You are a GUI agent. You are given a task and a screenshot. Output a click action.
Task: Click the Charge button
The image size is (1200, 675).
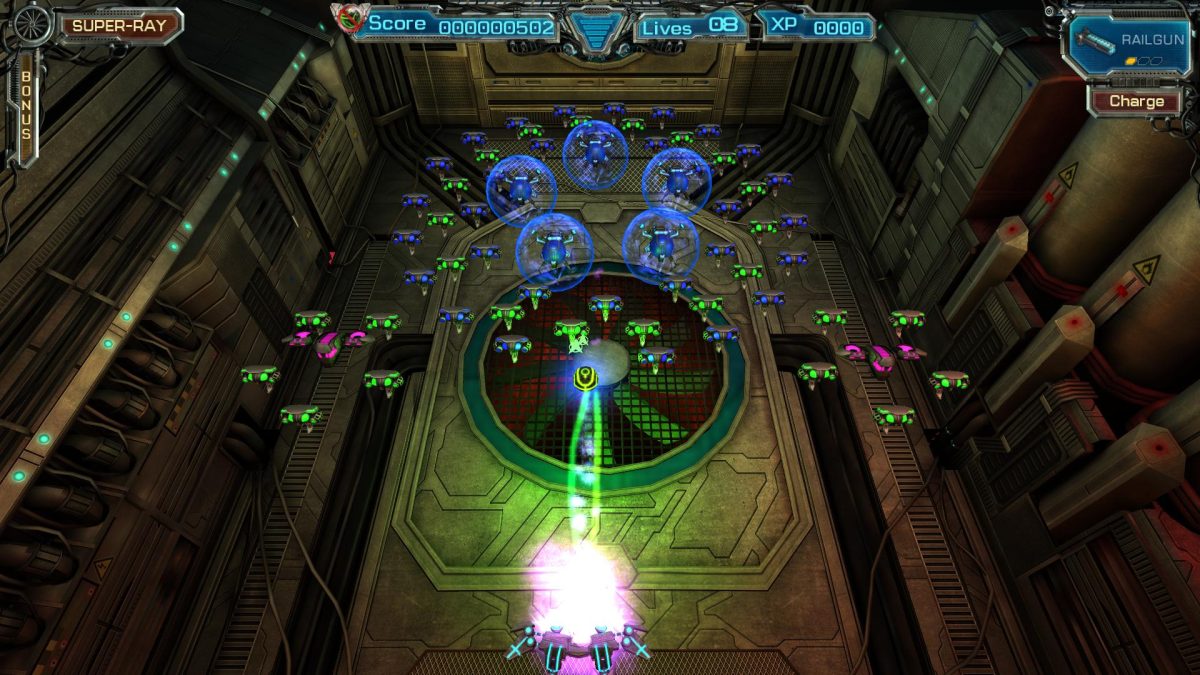pyautogui.click(x=1136, y=101)
